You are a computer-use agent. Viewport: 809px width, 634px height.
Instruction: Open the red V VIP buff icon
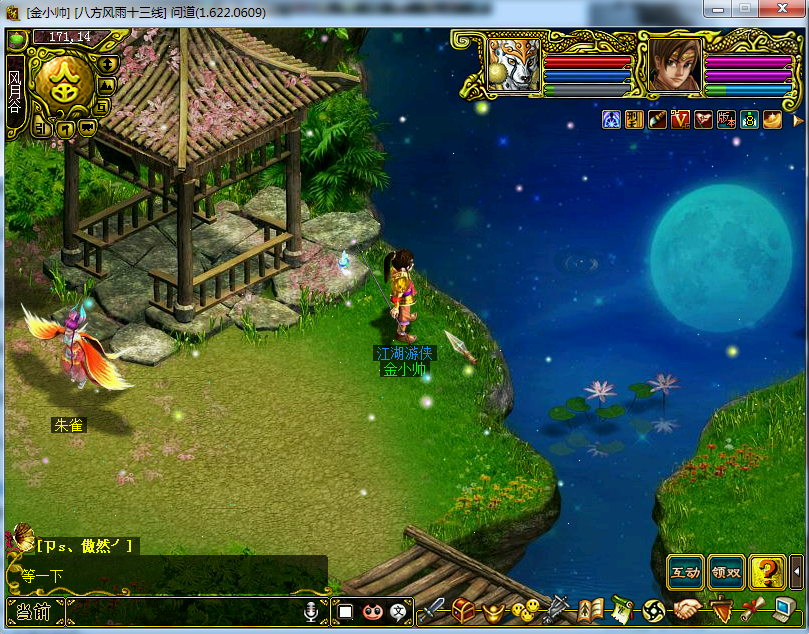(x=682, y=120)
